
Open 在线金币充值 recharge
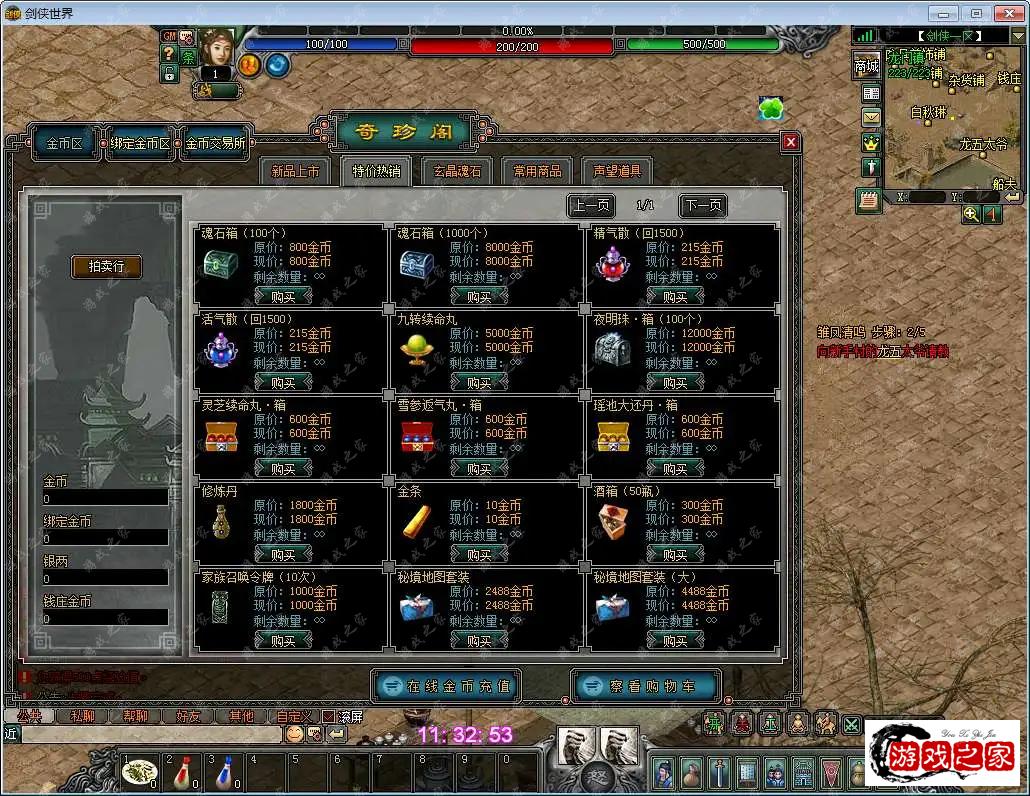(446, 686)
